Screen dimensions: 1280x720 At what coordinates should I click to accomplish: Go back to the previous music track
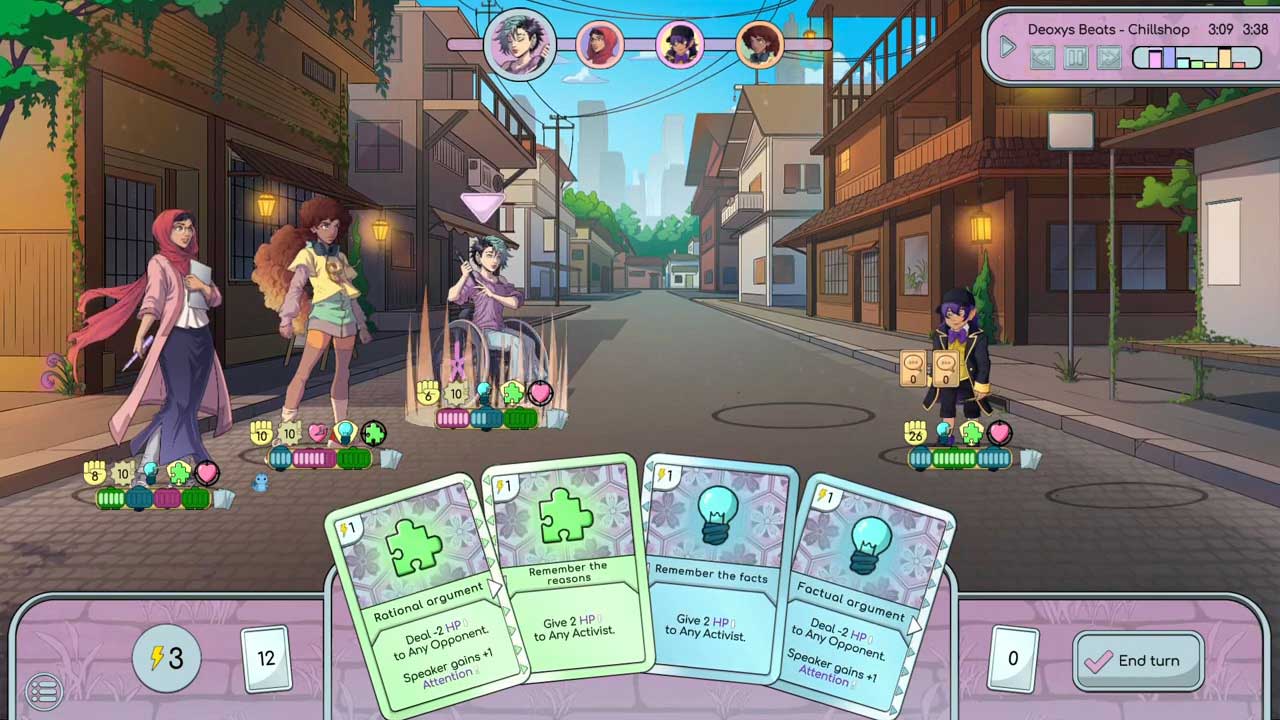(x=1042, y=58)
